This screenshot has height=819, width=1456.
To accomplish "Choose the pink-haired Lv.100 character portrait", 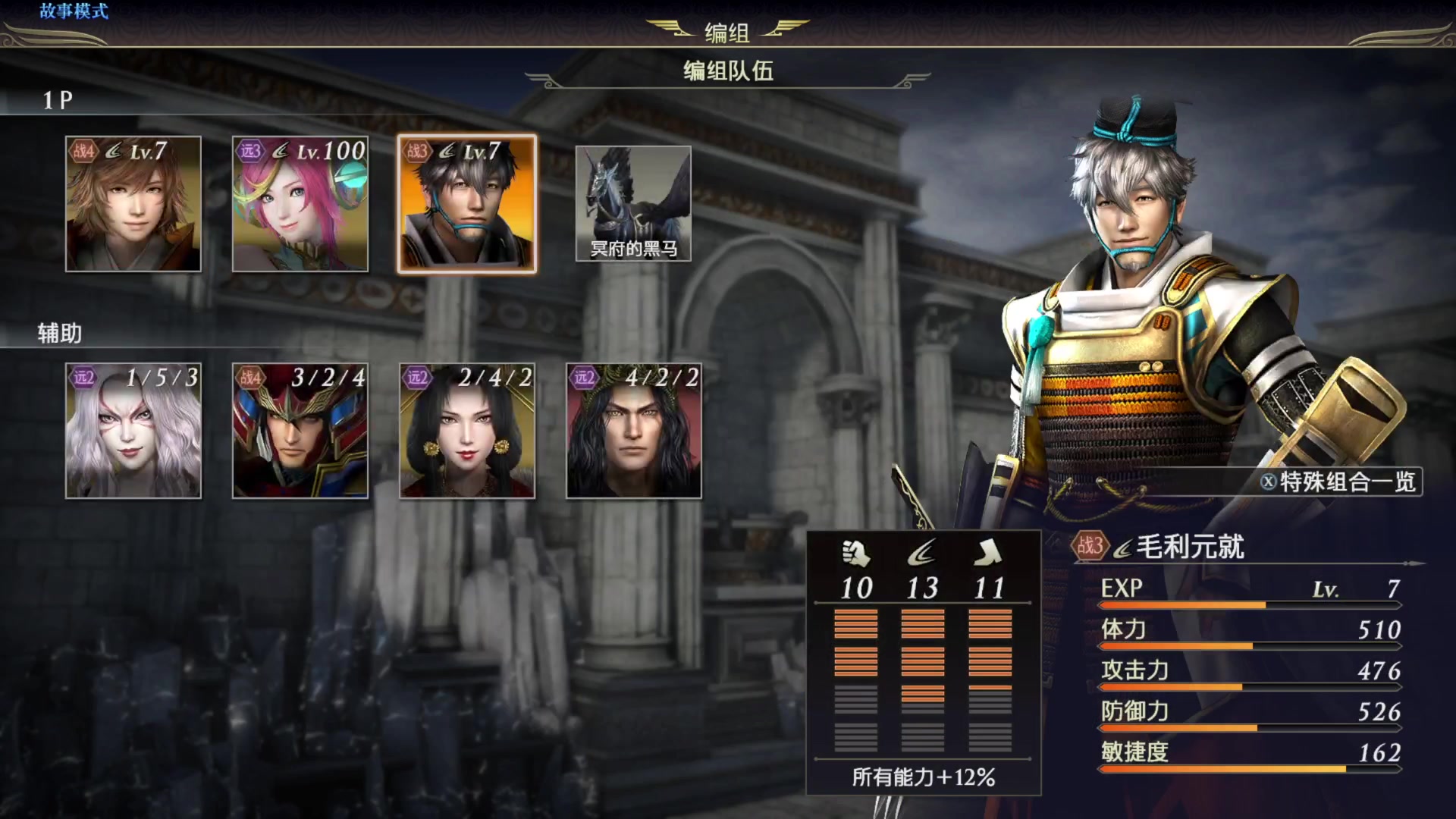I will coord(300,204).
